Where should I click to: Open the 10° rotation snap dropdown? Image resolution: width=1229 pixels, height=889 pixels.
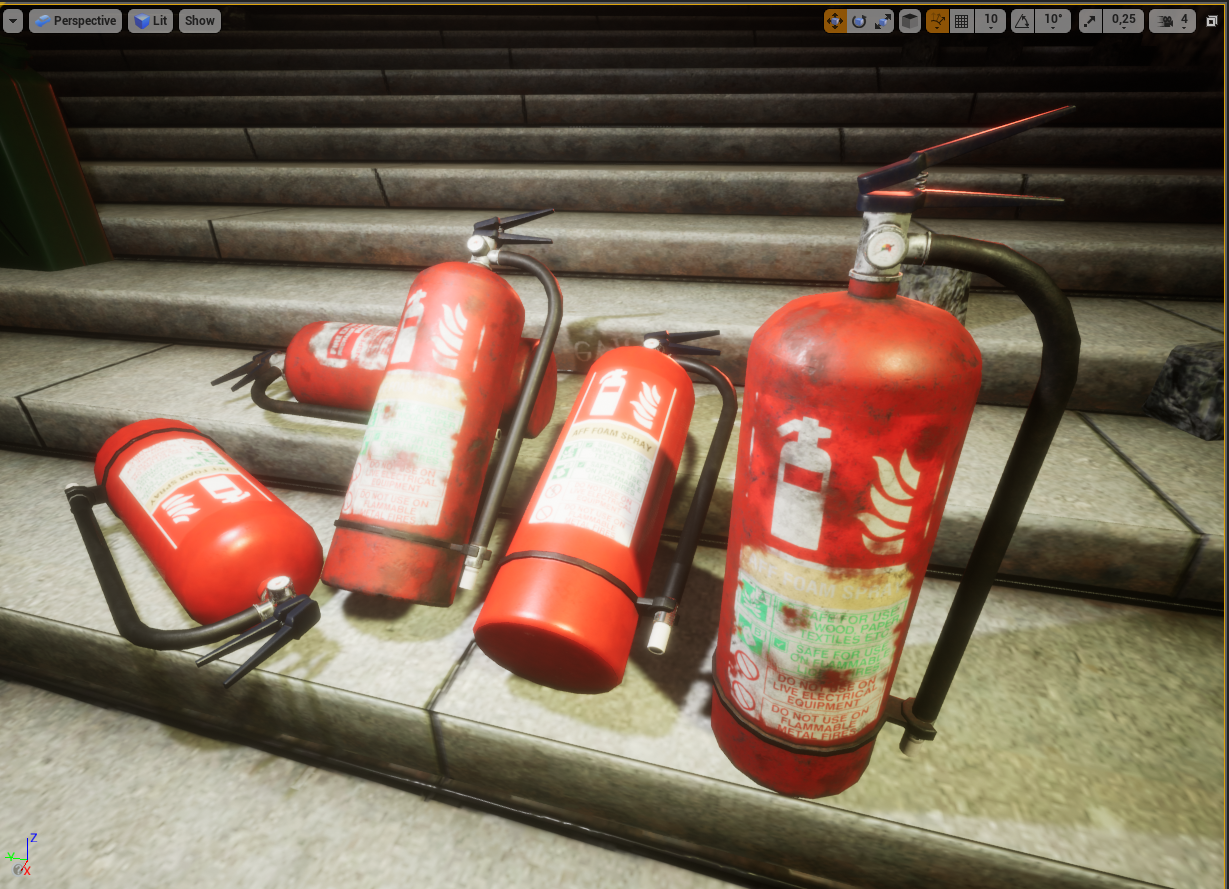coord(1054,21)
